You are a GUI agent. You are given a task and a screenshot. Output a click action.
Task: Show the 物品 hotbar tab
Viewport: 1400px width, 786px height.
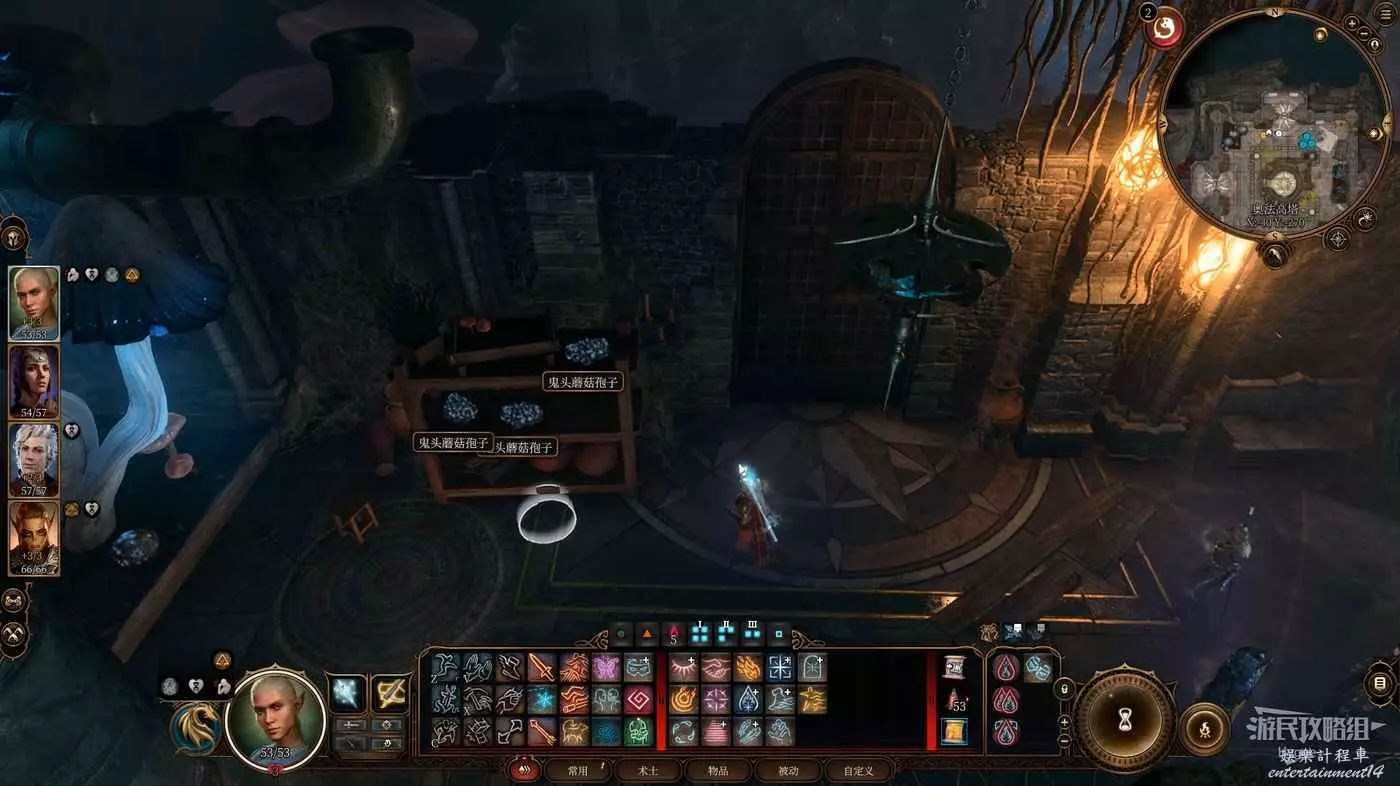coord(718,771)
